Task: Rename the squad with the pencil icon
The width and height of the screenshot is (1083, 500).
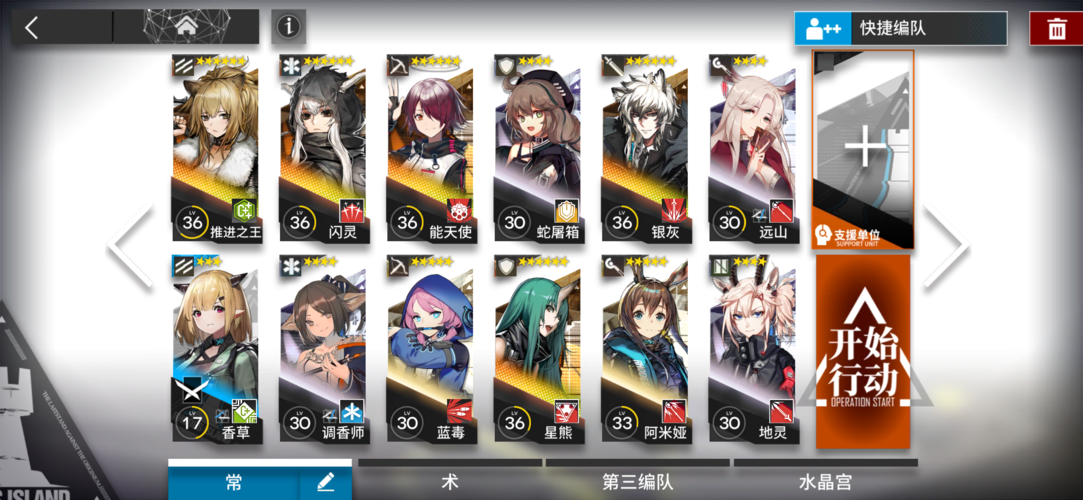Action: coord(326,482)
